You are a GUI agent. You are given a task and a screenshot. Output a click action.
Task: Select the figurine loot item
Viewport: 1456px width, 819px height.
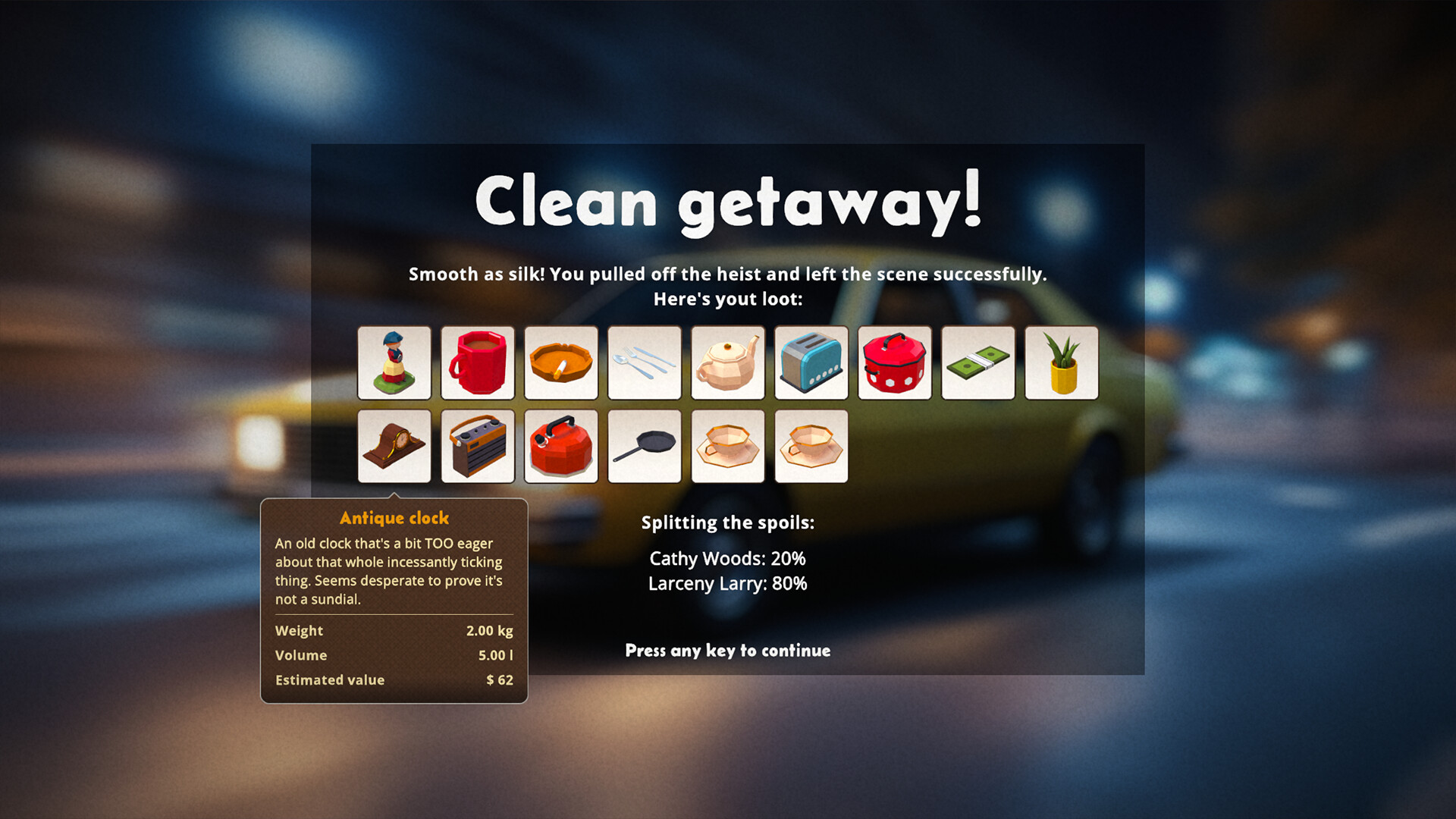click(394, 363)
